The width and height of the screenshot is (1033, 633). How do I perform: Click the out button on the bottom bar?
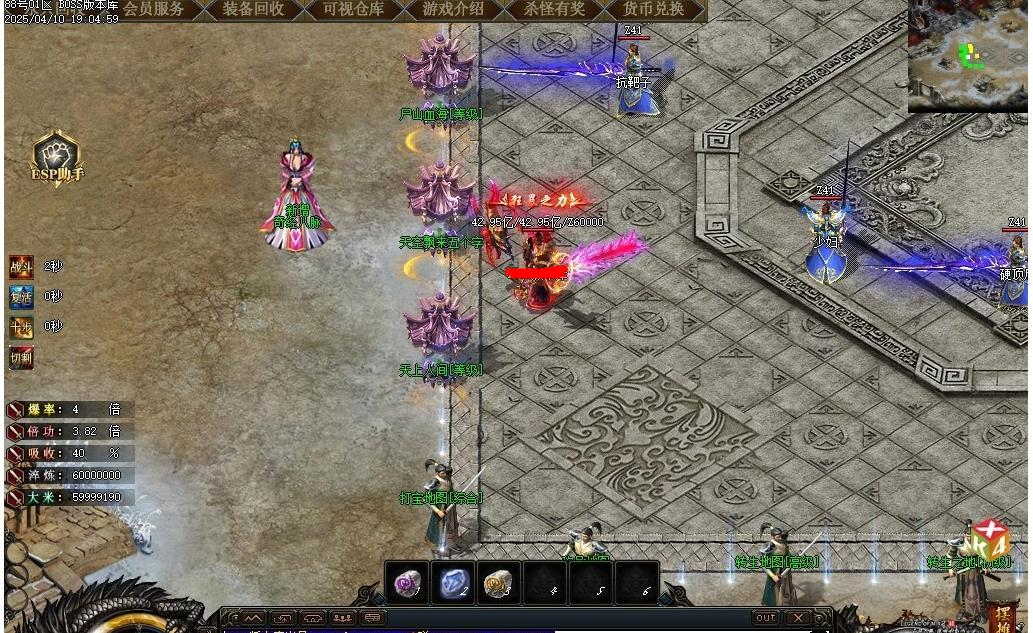click(765, 618)
